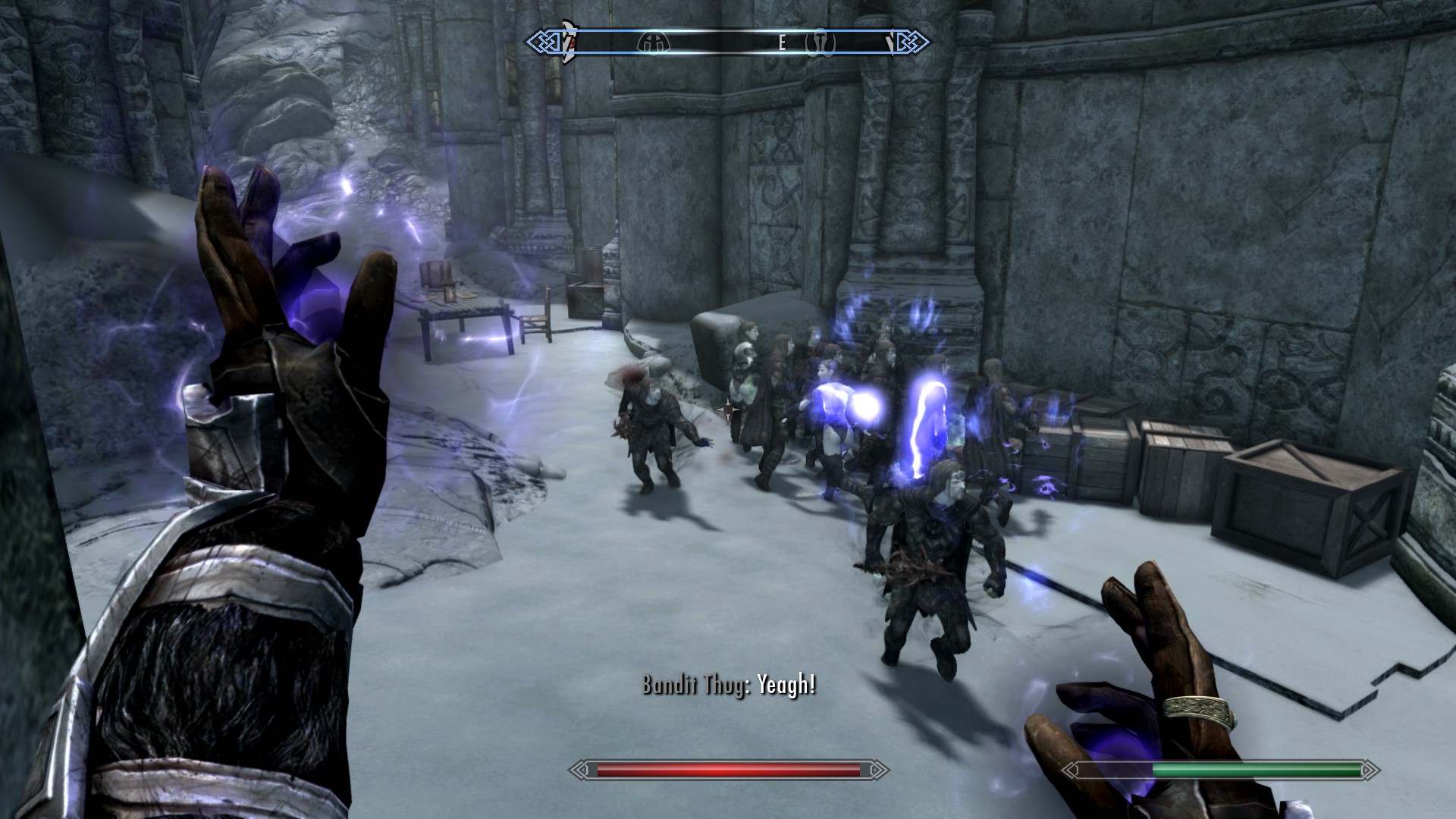Click the location marker beside the East heading
The height and width of the screenshot is (819, 1456).
(821, 42)
